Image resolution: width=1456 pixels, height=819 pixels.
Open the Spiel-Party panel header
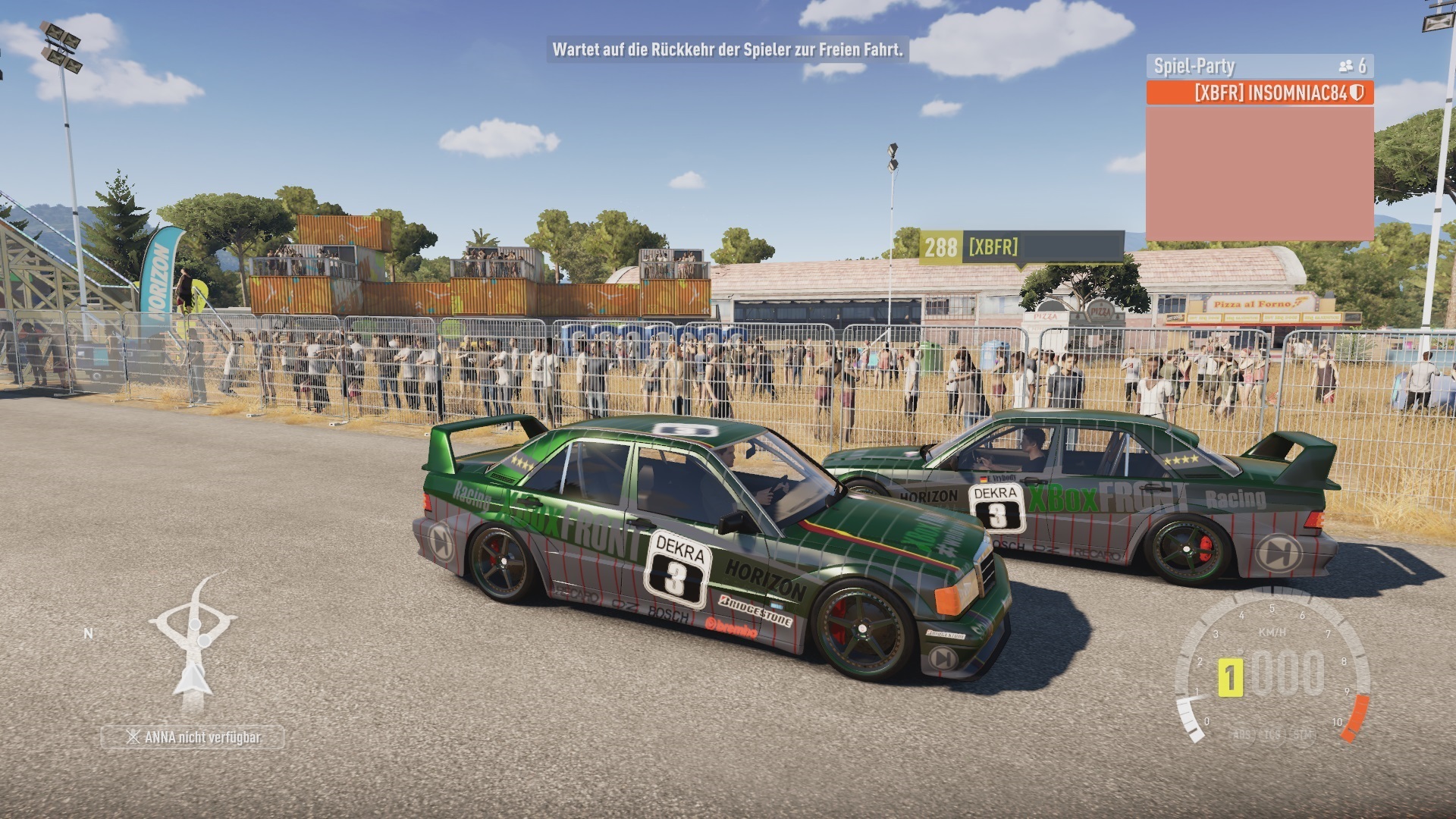click(x=1260, y=66)
